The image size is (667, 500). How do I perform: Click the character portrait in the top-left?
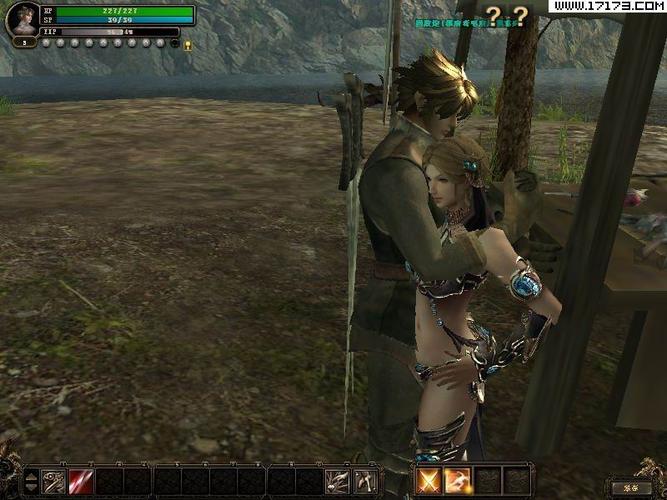click(22, 20)
